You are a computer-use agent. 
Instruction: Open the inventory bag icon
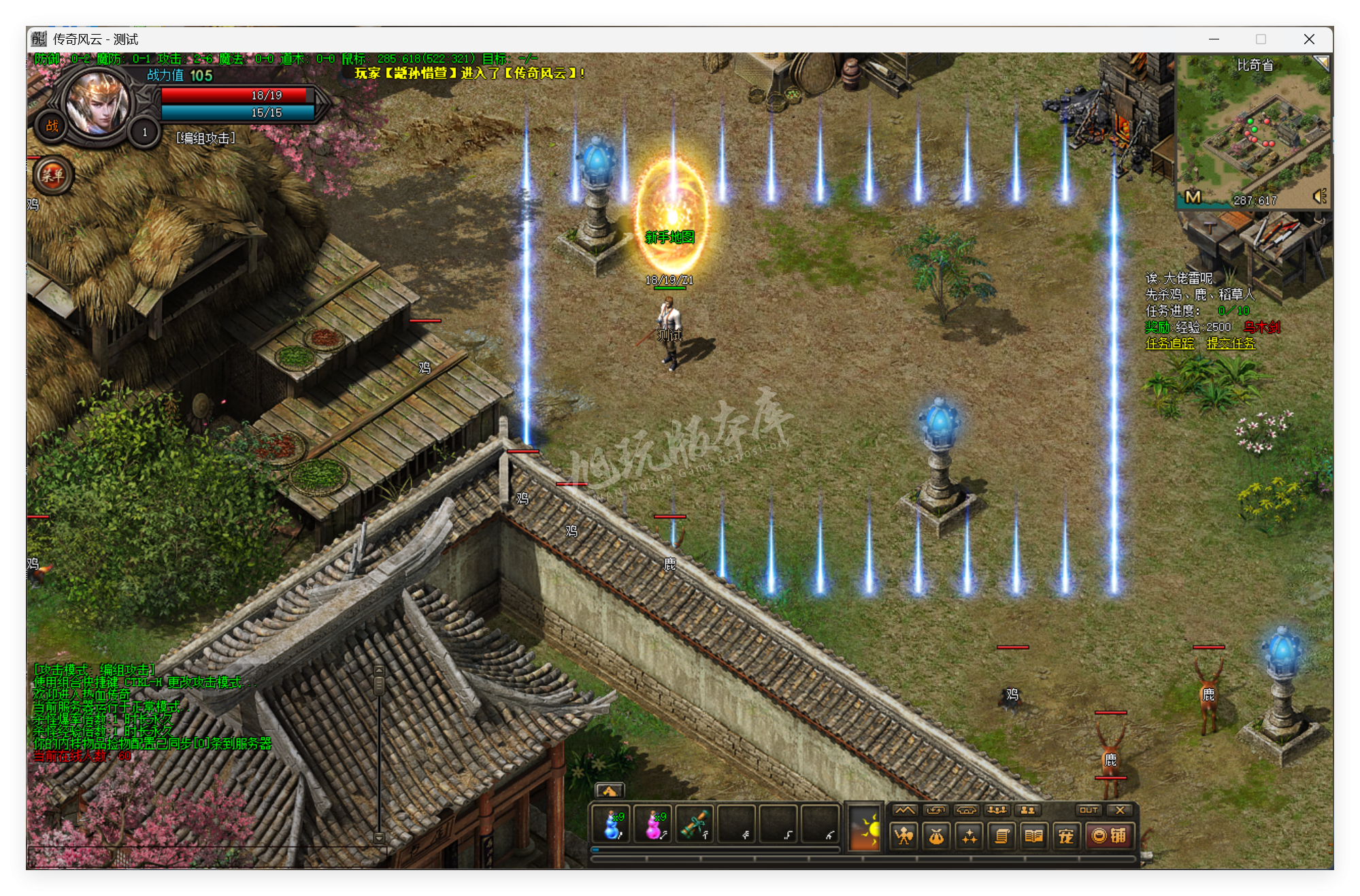coord(937,835)
